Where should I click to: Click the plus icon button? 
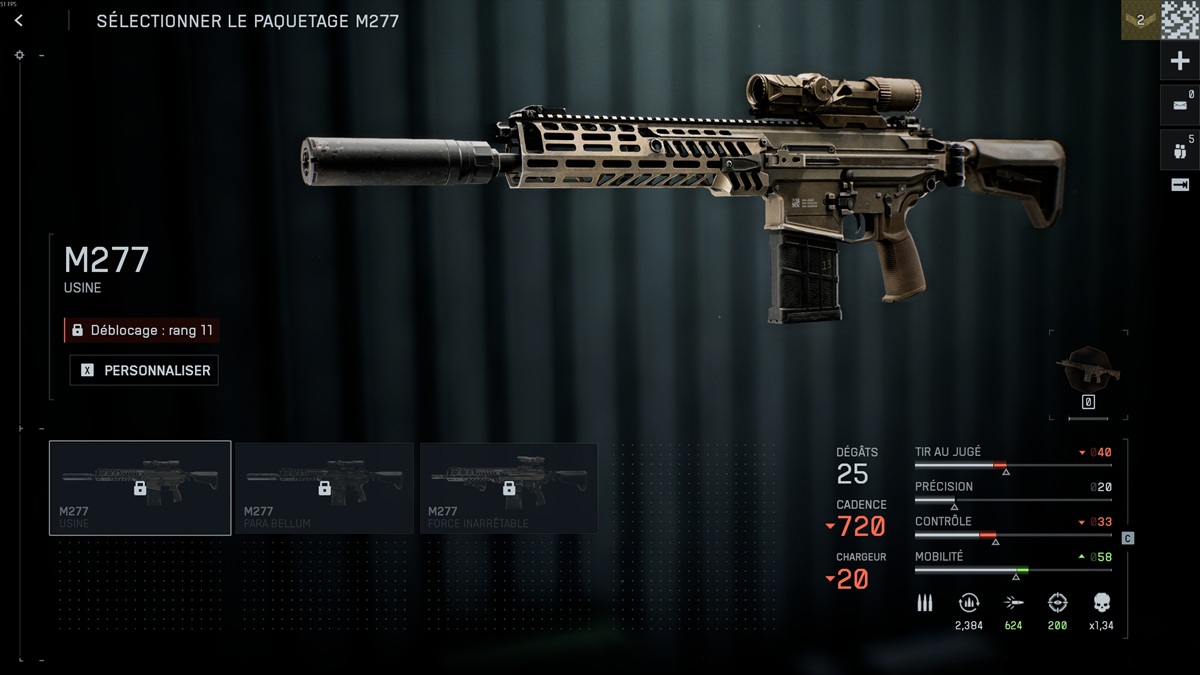click(x=1180, y=61)
